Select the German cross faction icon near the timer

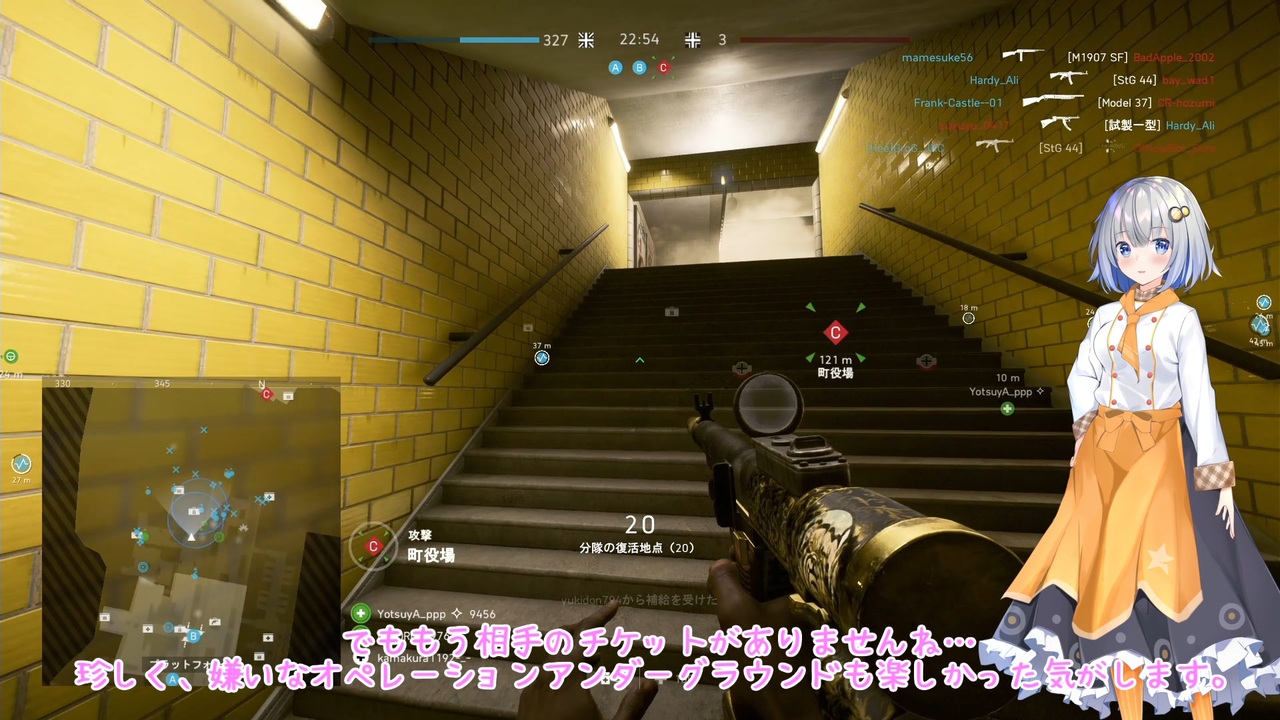[692, 40]
